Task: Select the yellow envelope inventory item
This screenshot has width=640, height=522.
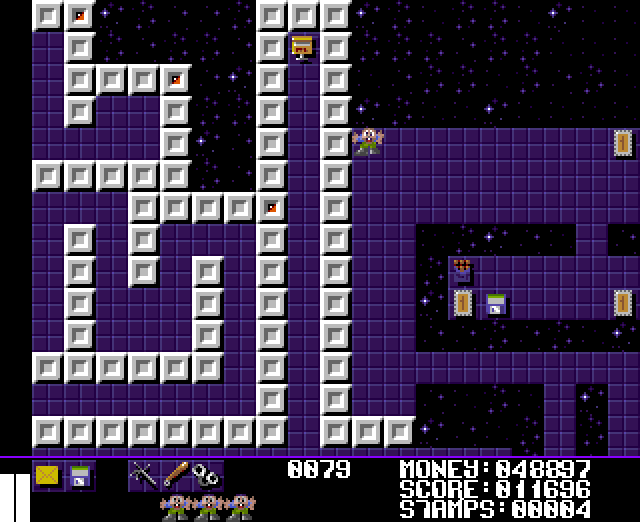Action: 47,475
